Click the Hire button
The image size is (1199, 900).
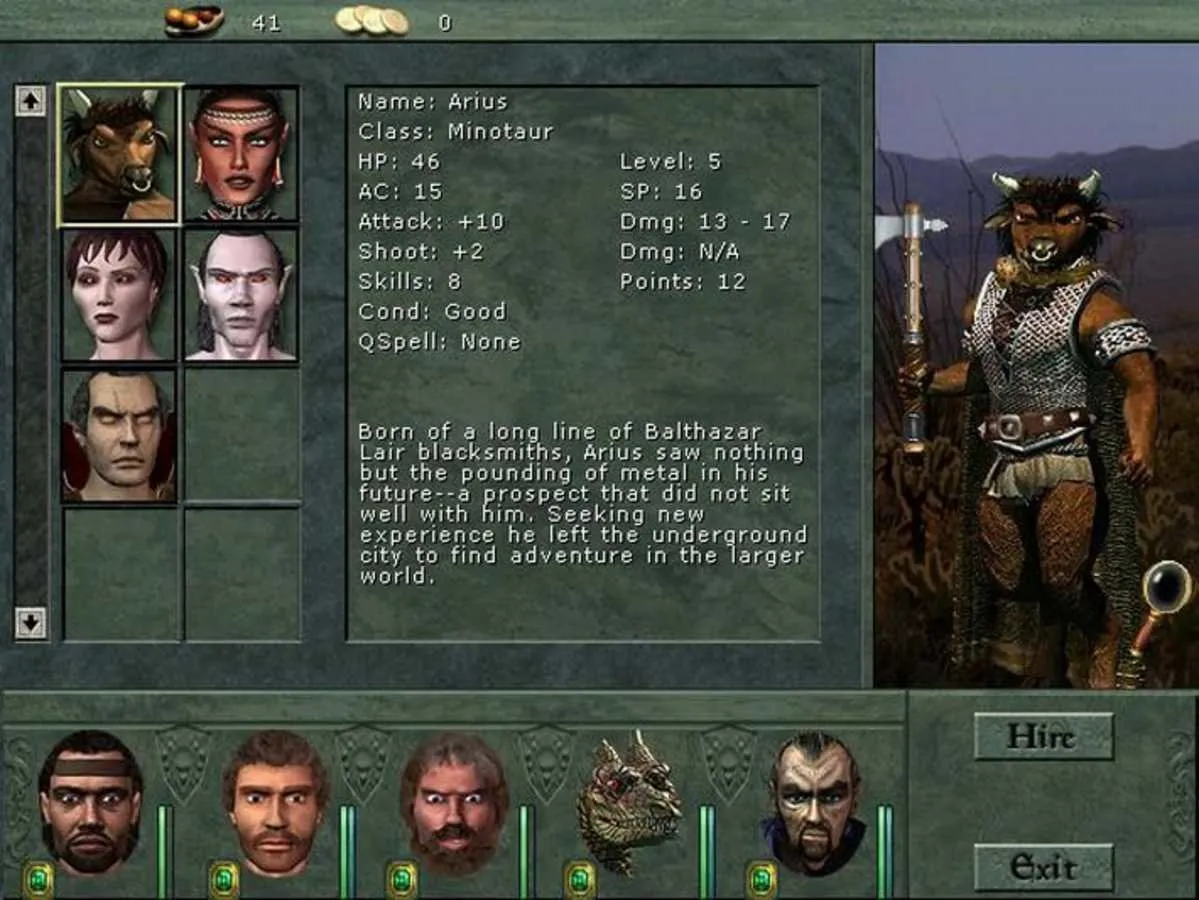click(1043, 737)
